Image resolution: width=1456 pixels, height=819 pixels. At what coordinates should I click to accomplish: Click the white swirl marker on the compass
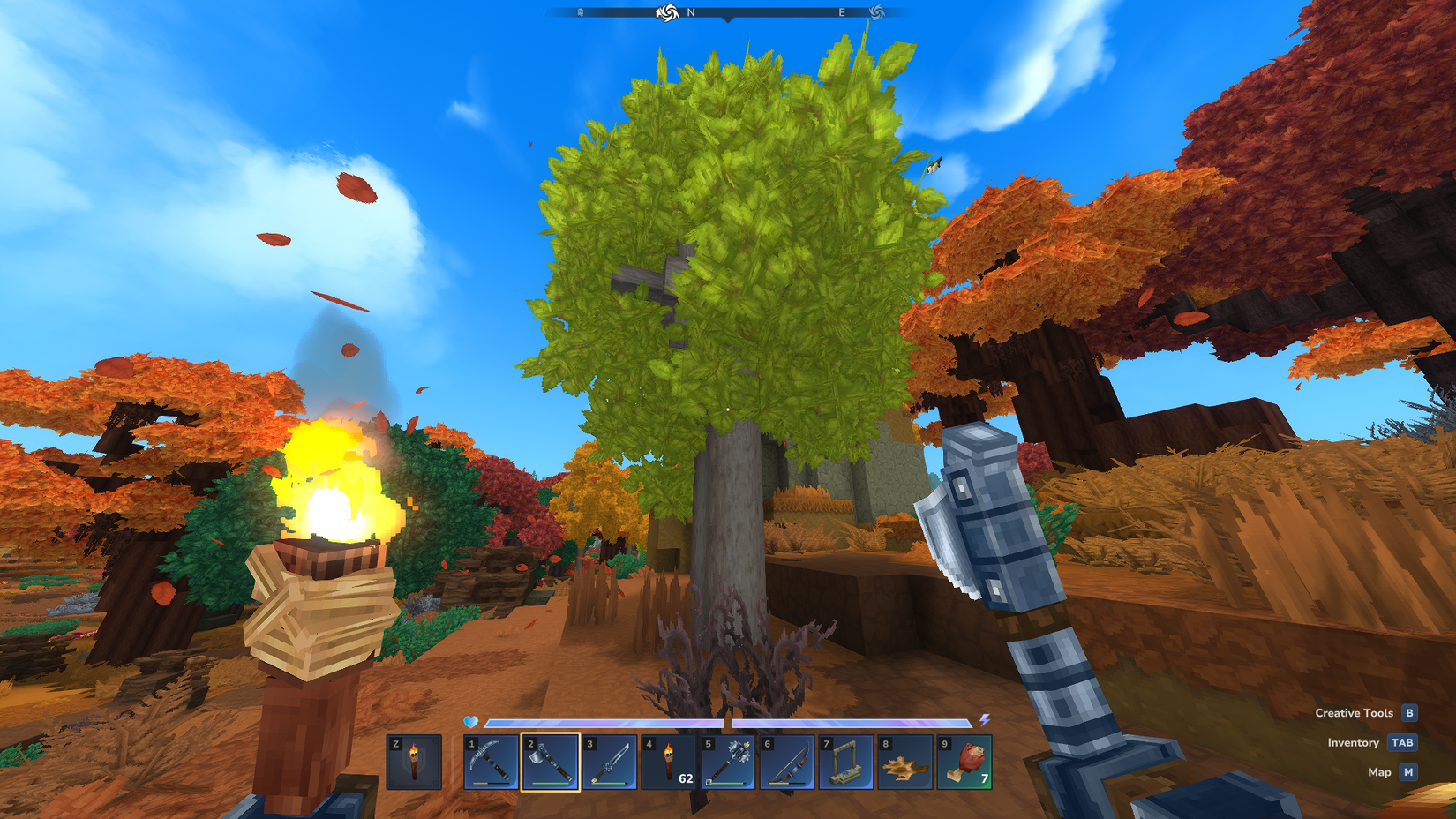(x=670, y=14)
